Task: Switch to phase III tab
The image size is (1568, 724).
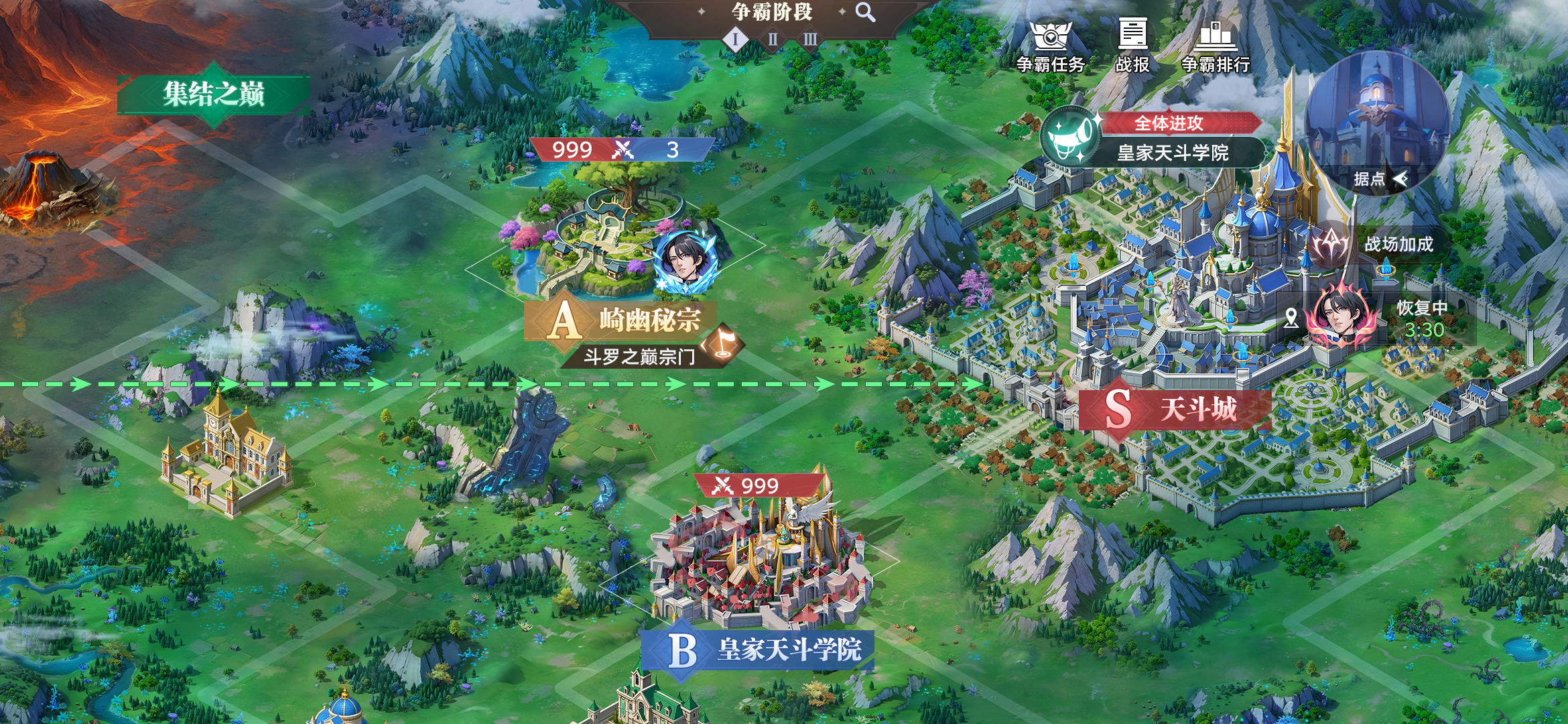Action: click(x=809, y=40)
